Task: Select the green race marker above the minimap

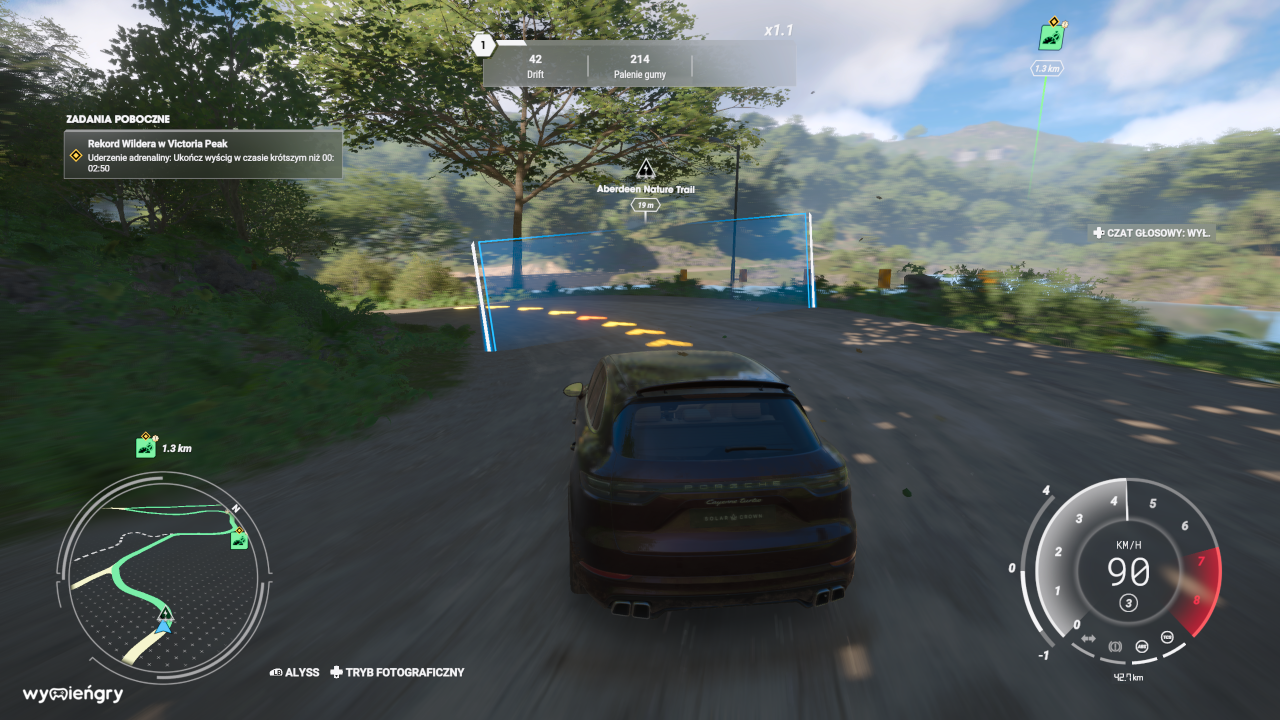Action: click(x=146, y=446)
